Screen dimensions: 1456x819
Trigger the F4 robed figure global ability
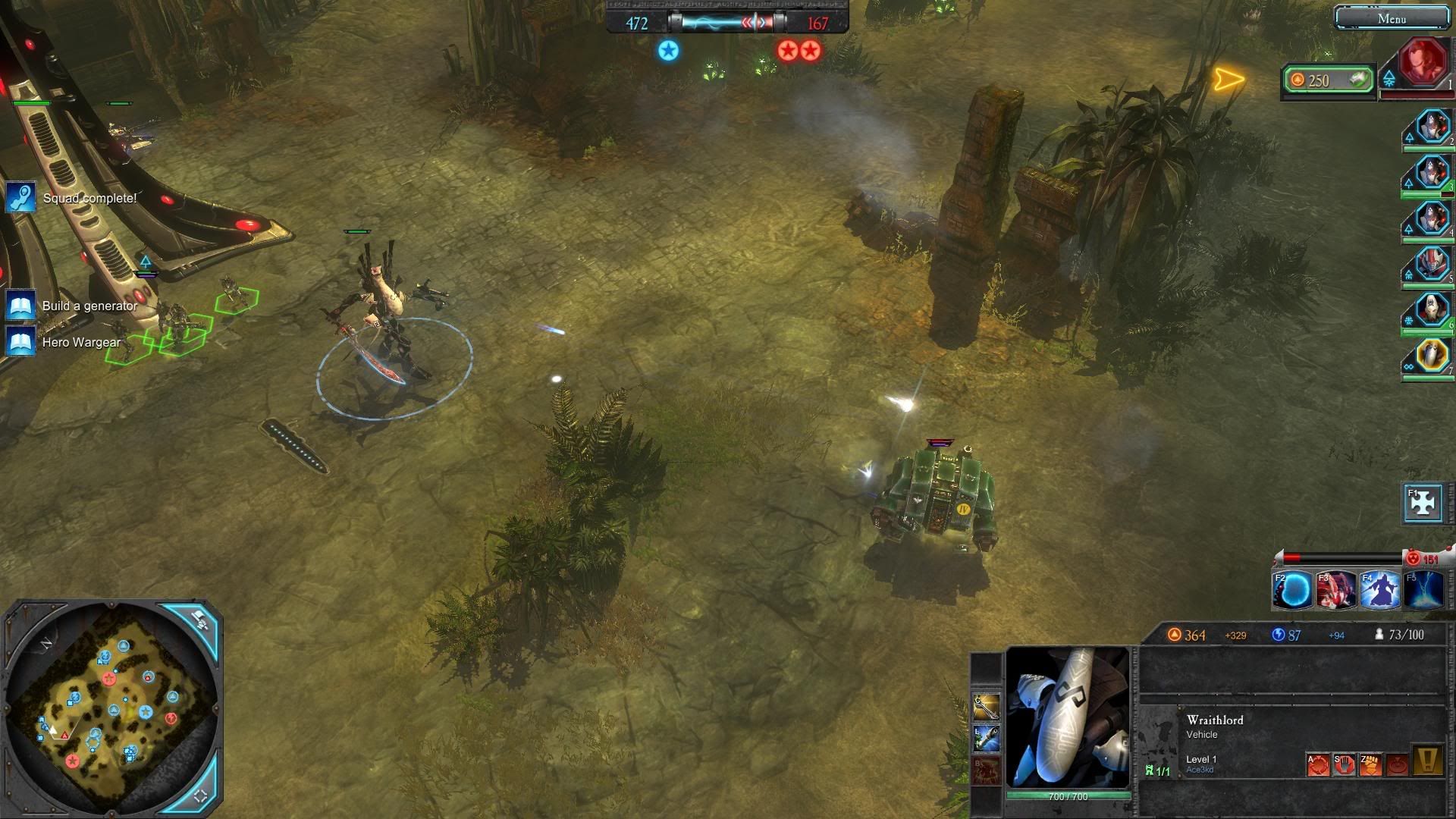(1380, 591)
